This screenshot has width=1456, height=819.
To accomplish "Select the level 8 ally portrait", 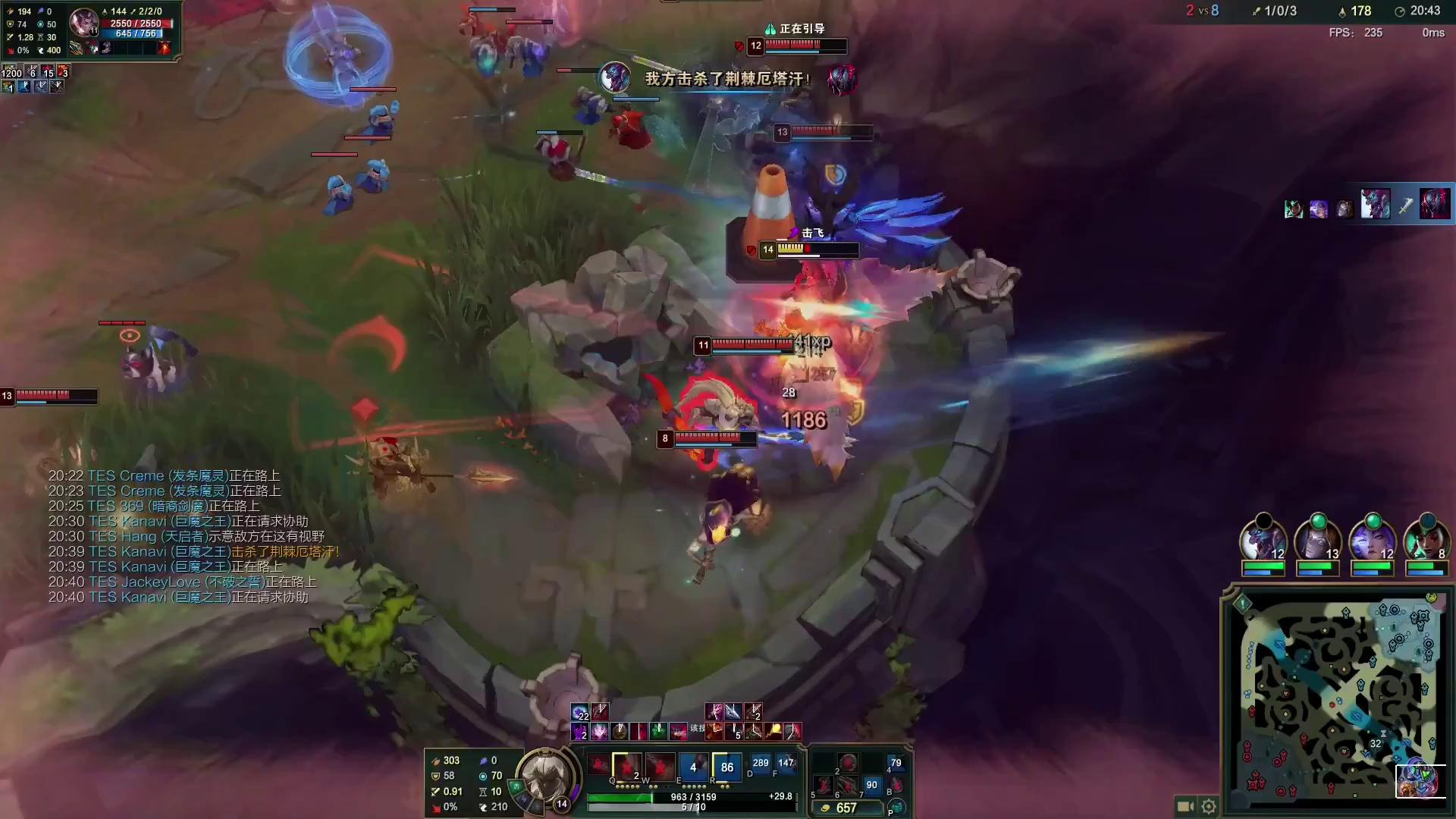I will pyautogui.click(x=1426, y=541).
